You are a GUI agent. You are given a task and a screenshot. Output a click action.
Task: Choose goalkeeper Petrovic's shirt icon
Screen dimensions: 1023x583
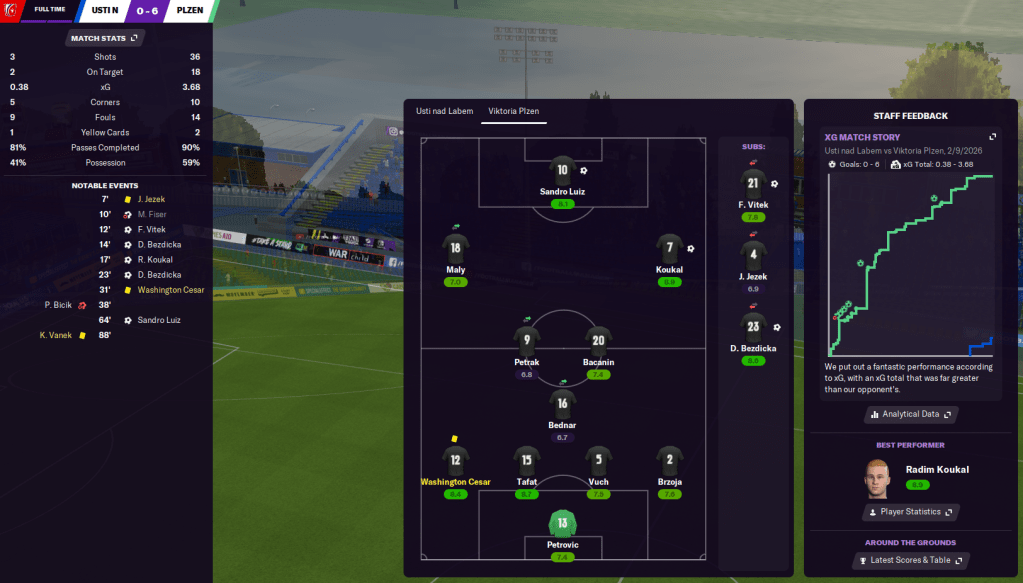563,523
